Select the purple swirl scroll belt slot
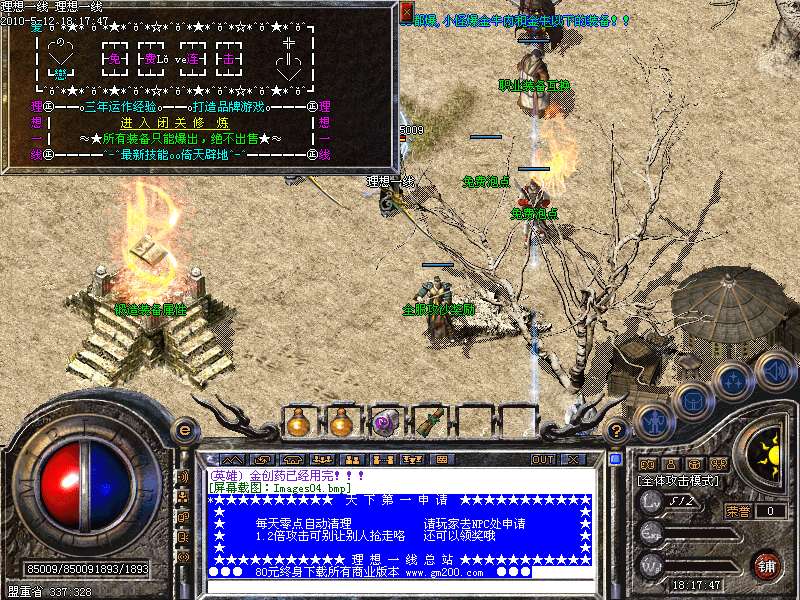800x600 pixels. pyautogui.click(x=386, y=422)
